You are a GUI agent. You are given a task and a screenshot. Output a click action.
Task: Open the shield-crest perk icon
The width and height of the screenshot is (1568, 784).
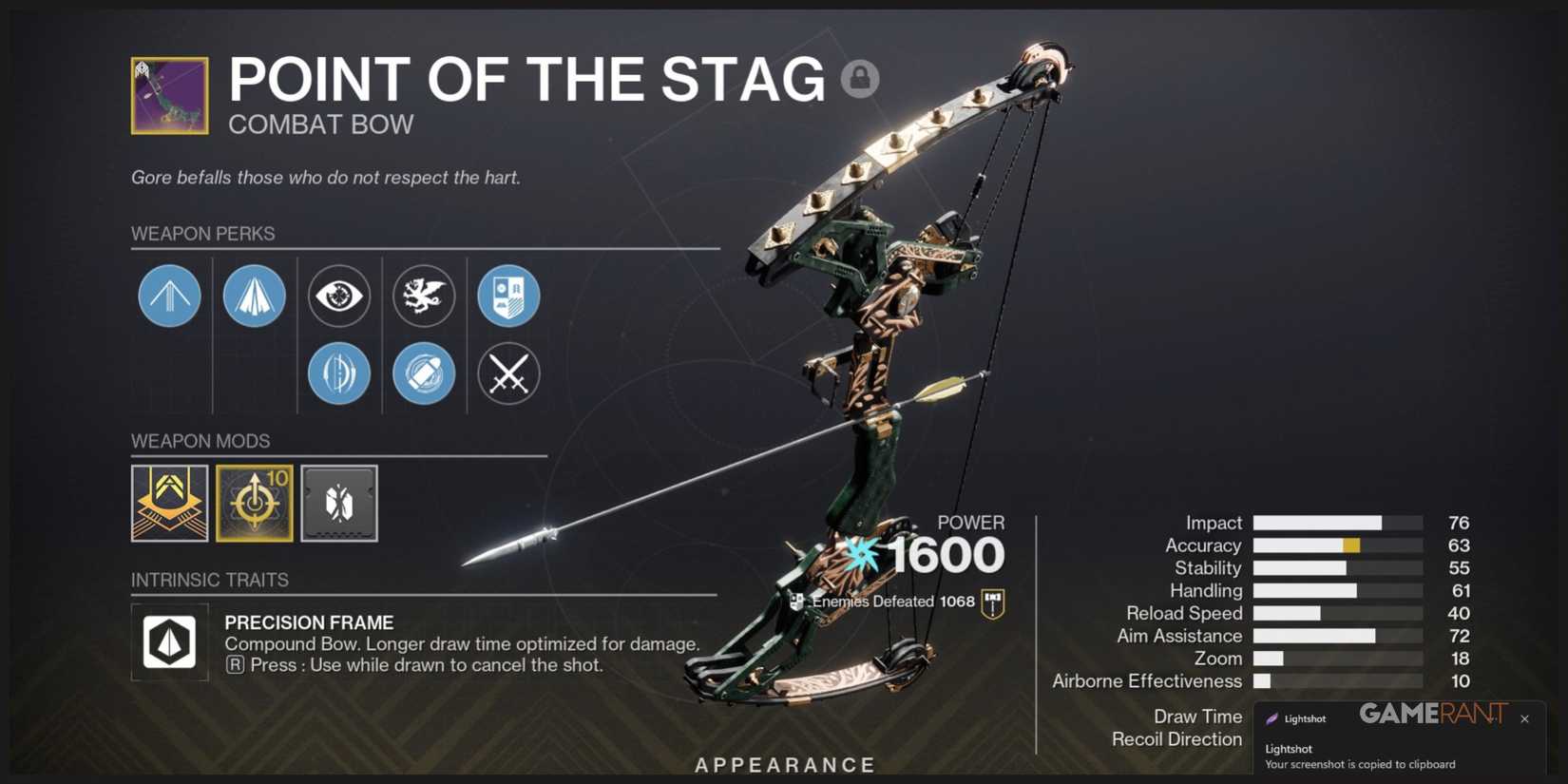point(508,296)
